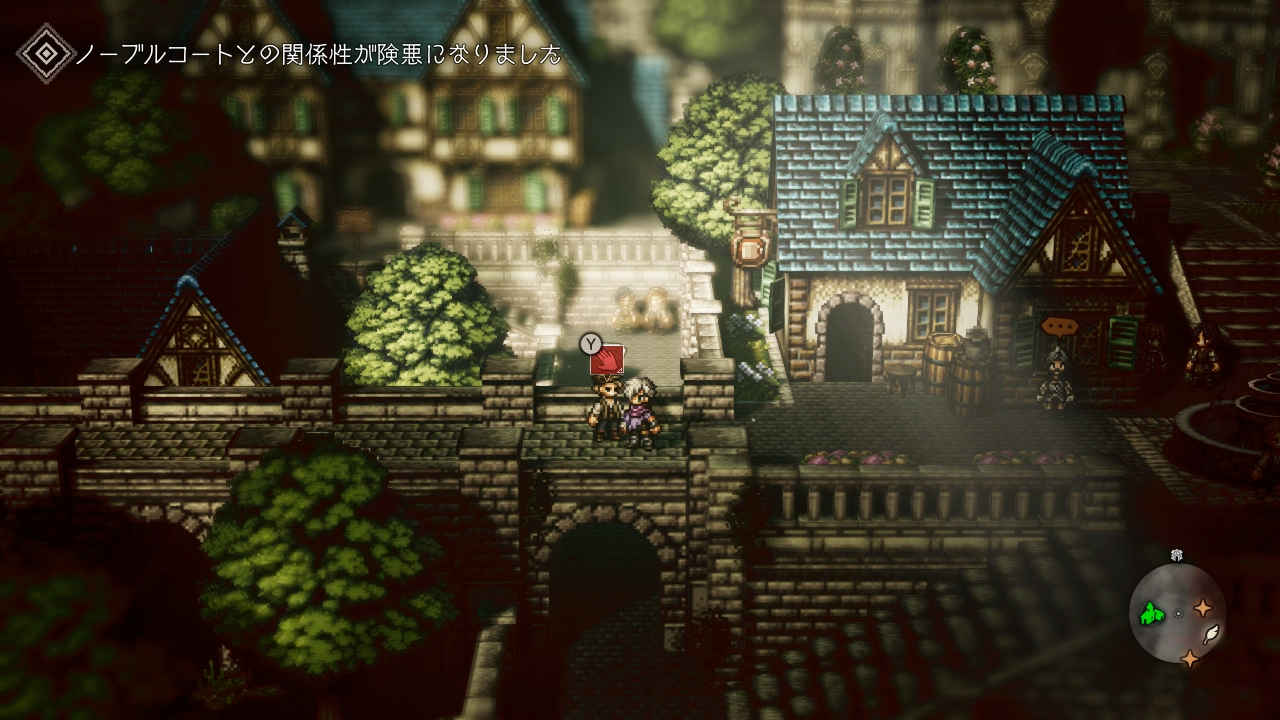Viewport: 1280px width, 720px height.
Task: Click the white gate icon above the minimap
Action: (1177, 554)
